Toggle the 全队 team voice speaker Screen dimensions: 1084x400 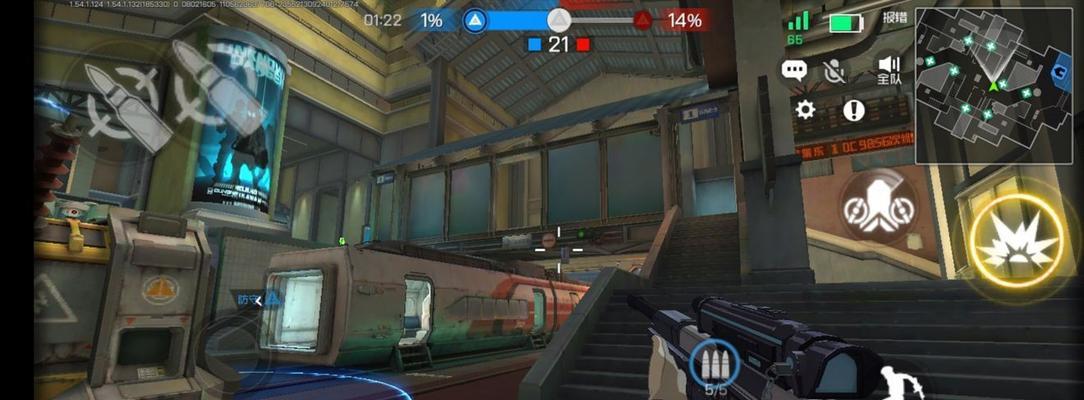(888, 68)
